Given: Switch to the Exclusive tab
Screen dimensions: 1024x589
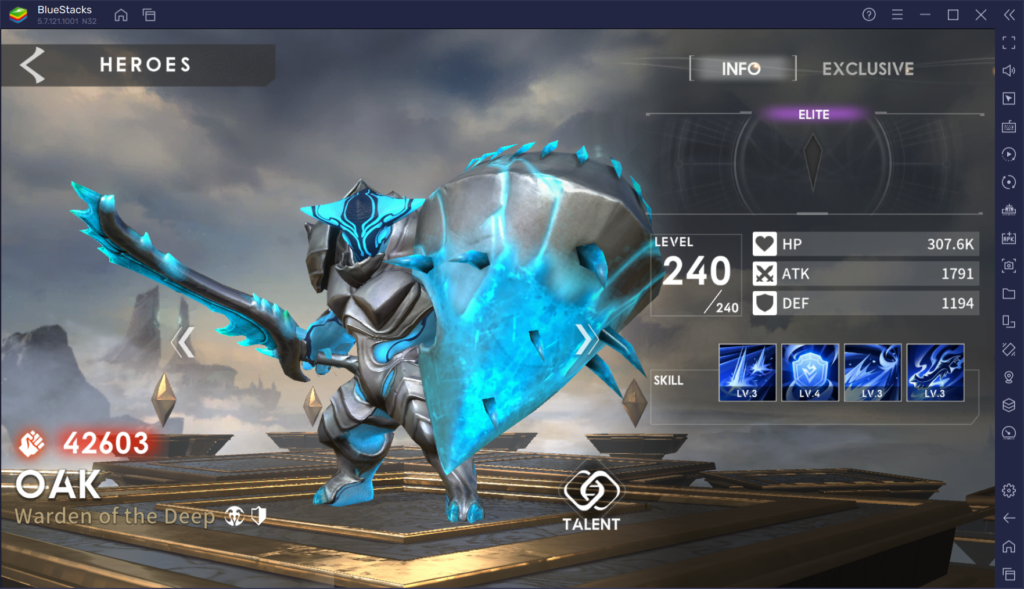Looking at the screenshot, I should click(x=867, y=69).
